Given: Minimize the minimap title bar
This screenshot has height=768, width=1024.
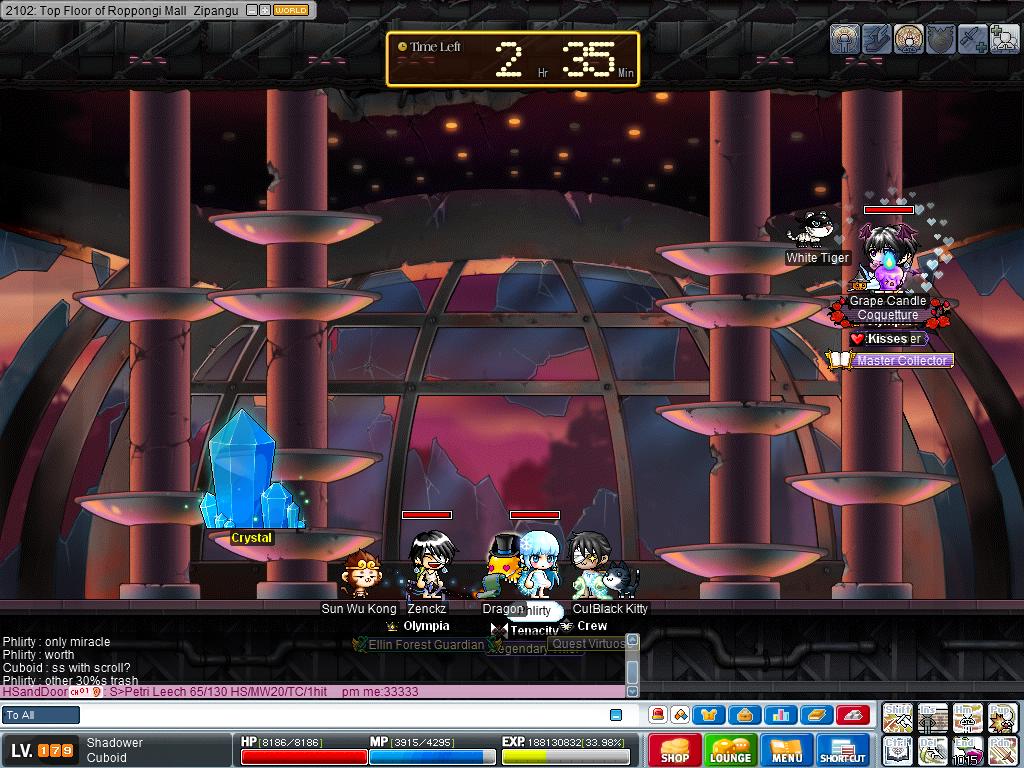Looking at the screenshot, I should (x=251, y=10).
